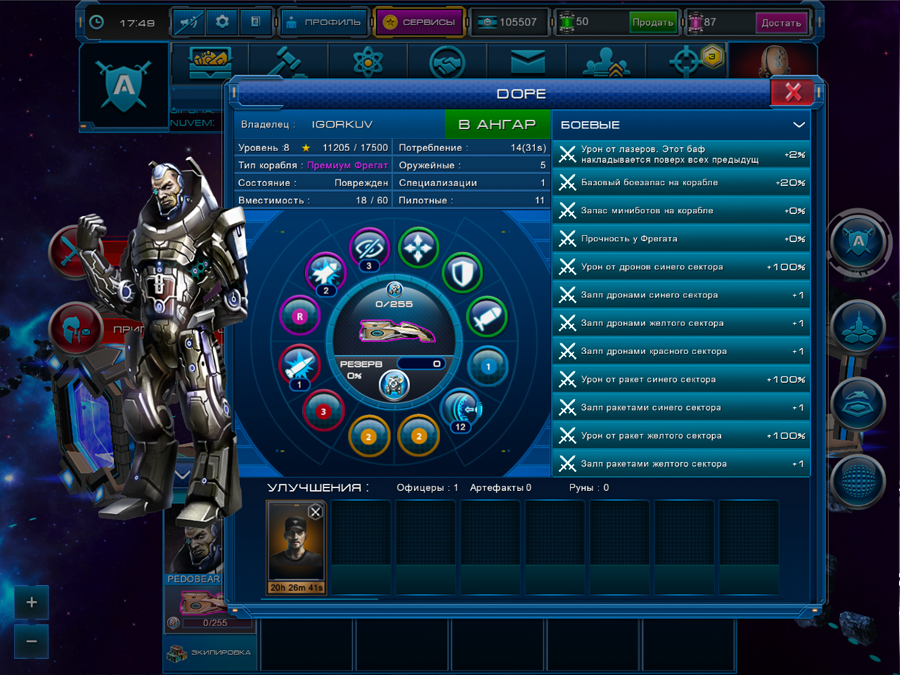This screenshot has width=900, height=675.
Task: Click the green Продать button
Action: click(x=652, y=22)
